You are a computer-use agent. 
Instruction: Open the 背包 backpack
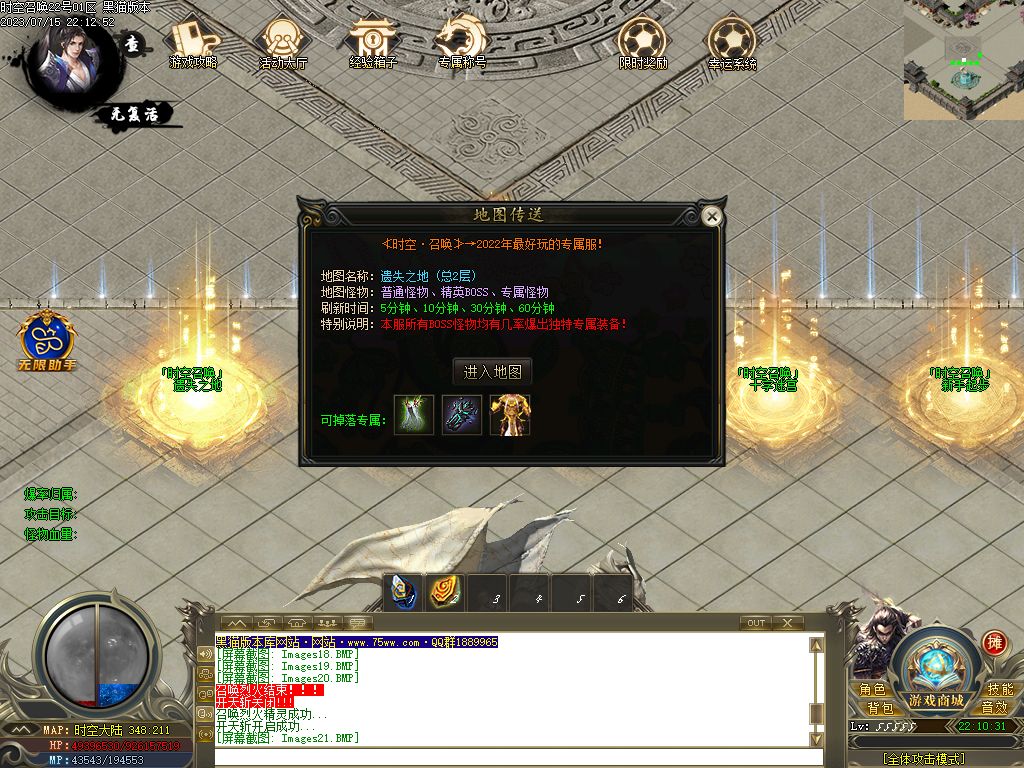(880, 707)
